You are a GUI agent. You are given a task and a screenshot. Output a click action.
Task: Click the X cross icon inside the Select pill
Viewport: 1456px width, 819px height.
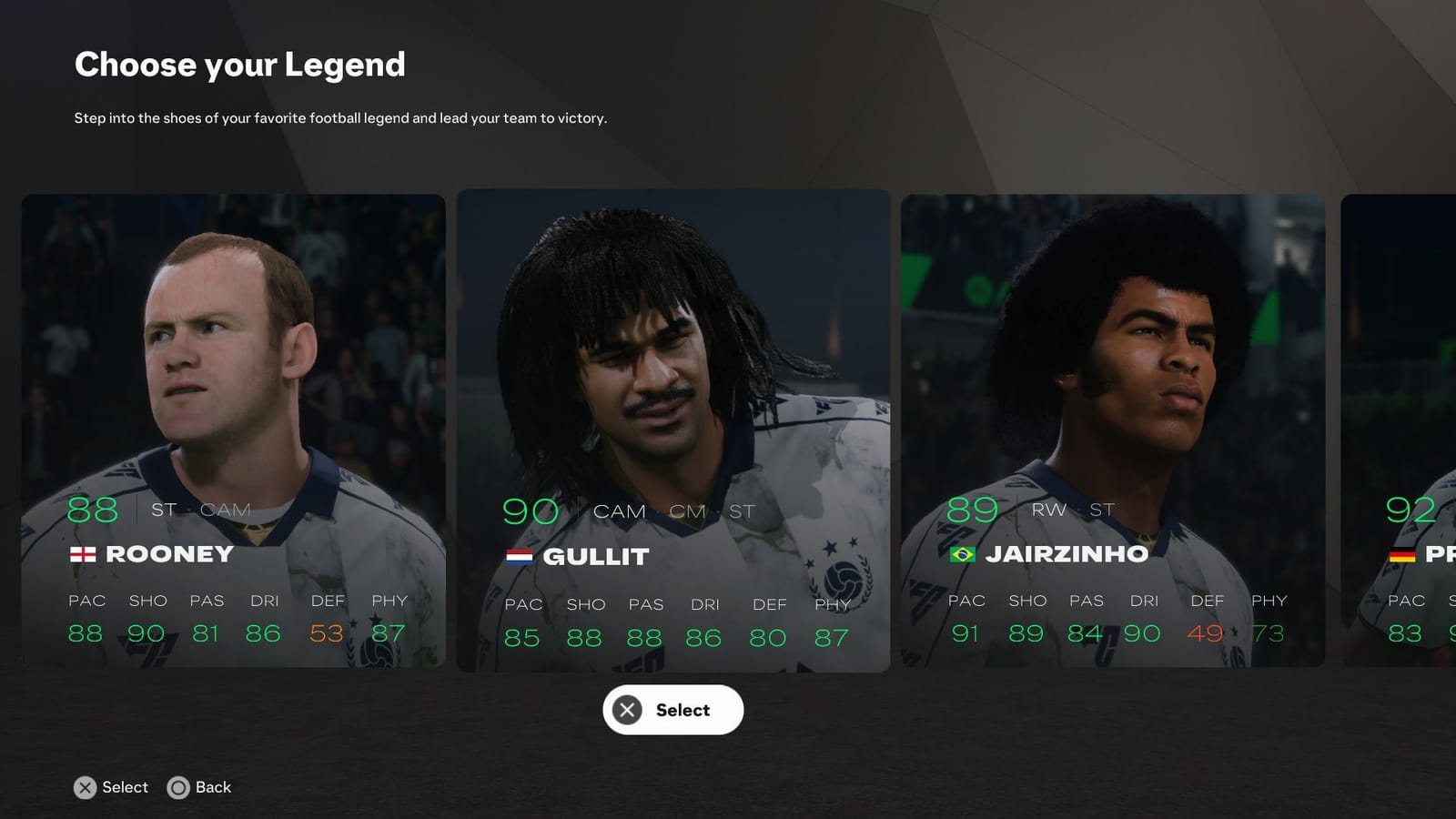tap(626, 710)
